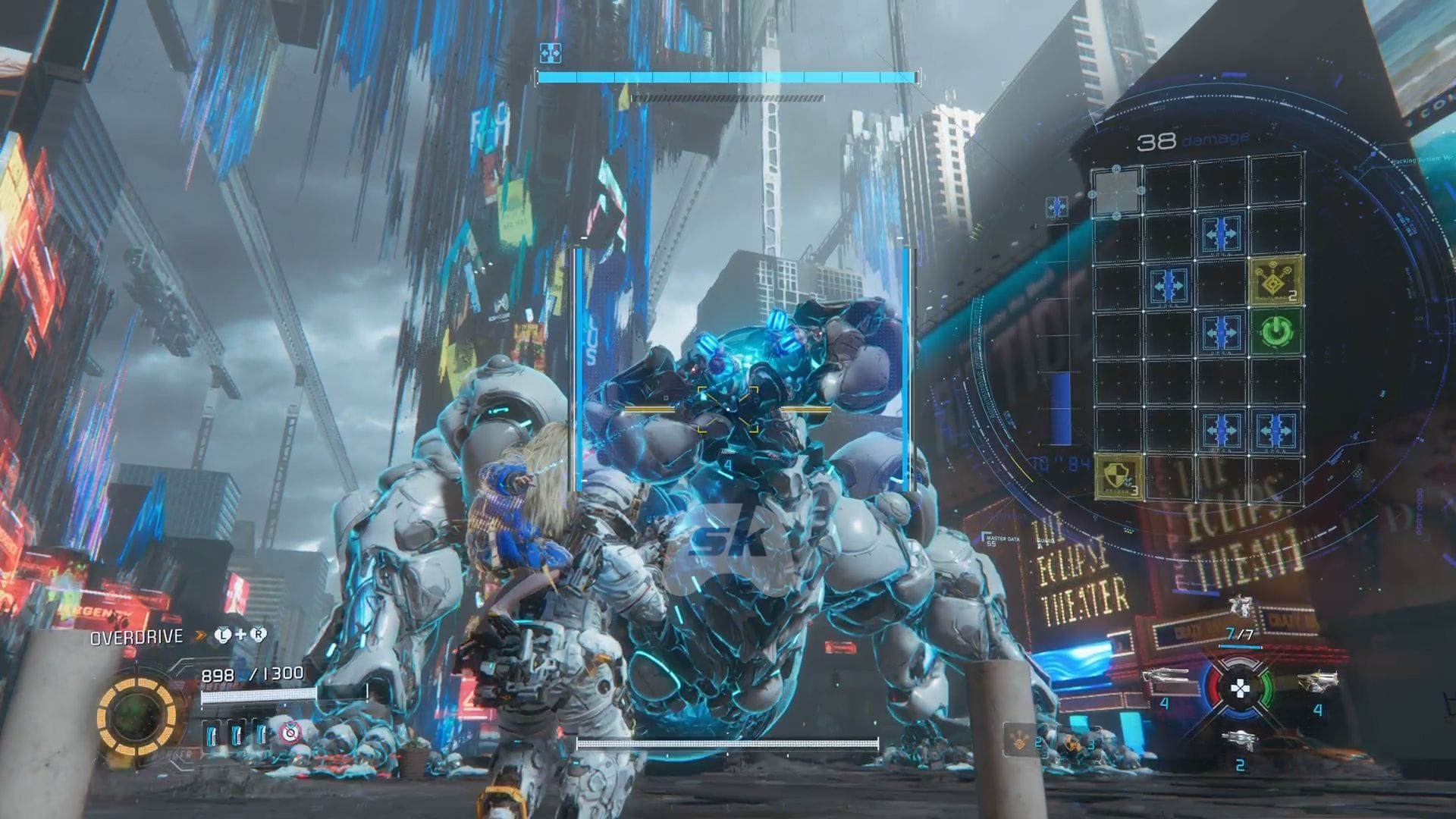
Task: Click the blue icon beside the boss health bar
Action: pyautogui.click(x=550, y=53)
